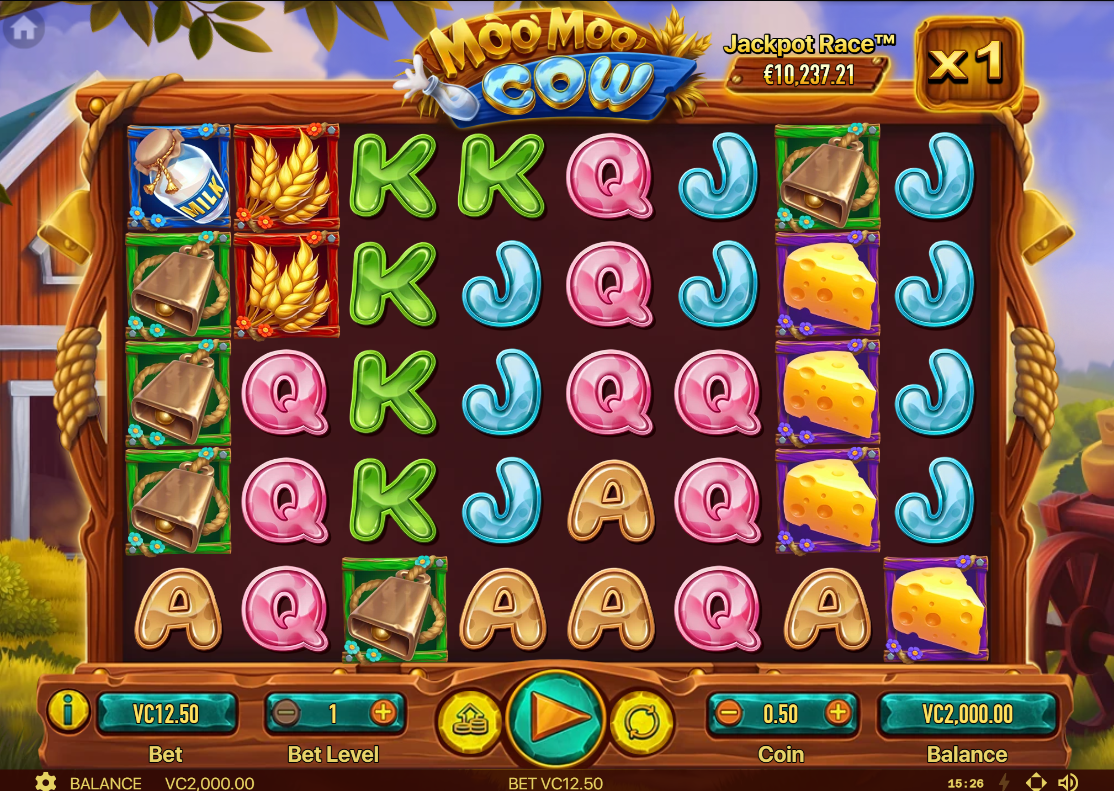Viewport: 1114px width, 791px height.
Task: Open the settings gear icon
Action: (x=45, y=782)
